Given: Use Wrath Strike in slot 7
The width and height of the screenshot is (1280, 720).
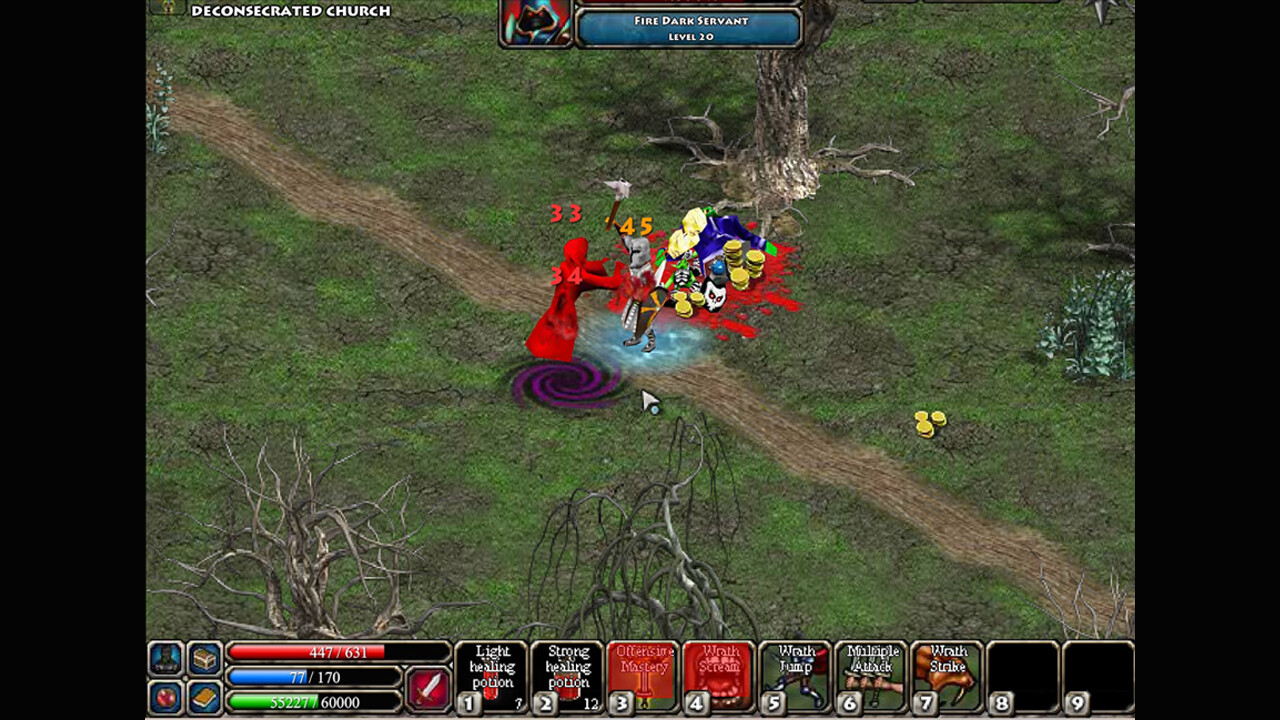Looking at the screenshot, I should [x=948, y=676].
